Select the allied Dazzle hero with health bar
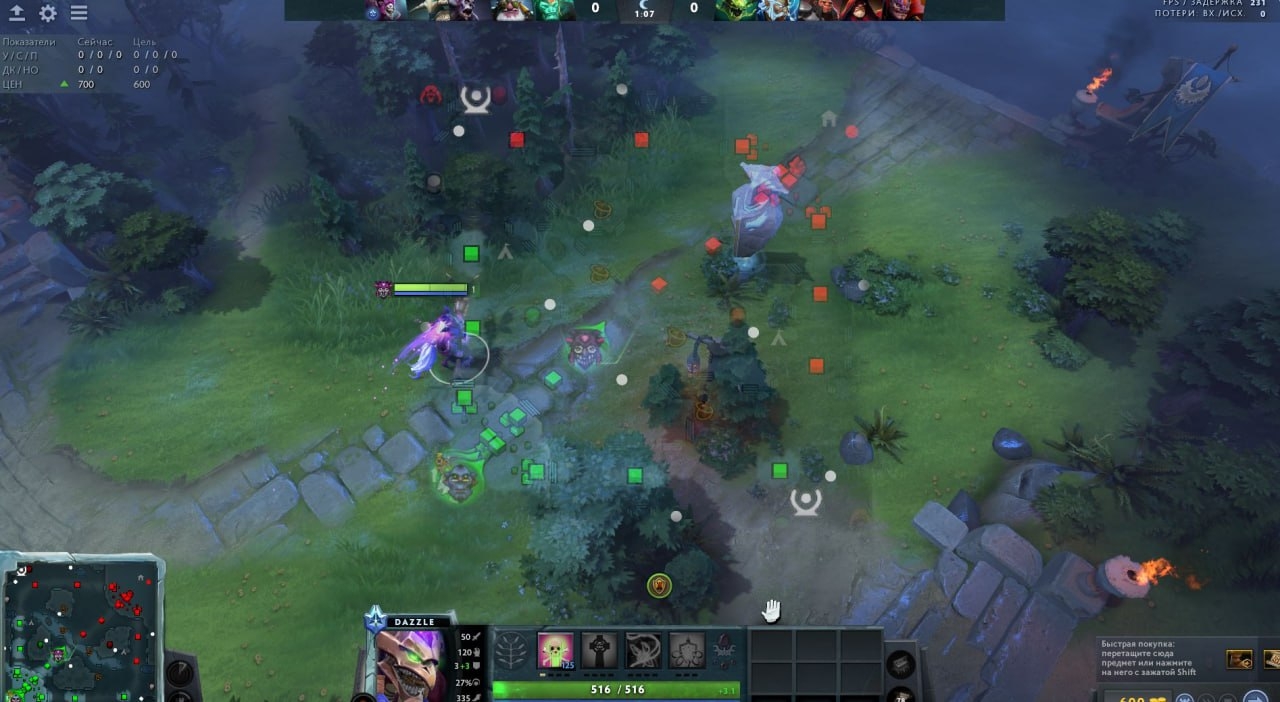The image size is (1280, 702). pyautogui.click(x=445, y=340)
